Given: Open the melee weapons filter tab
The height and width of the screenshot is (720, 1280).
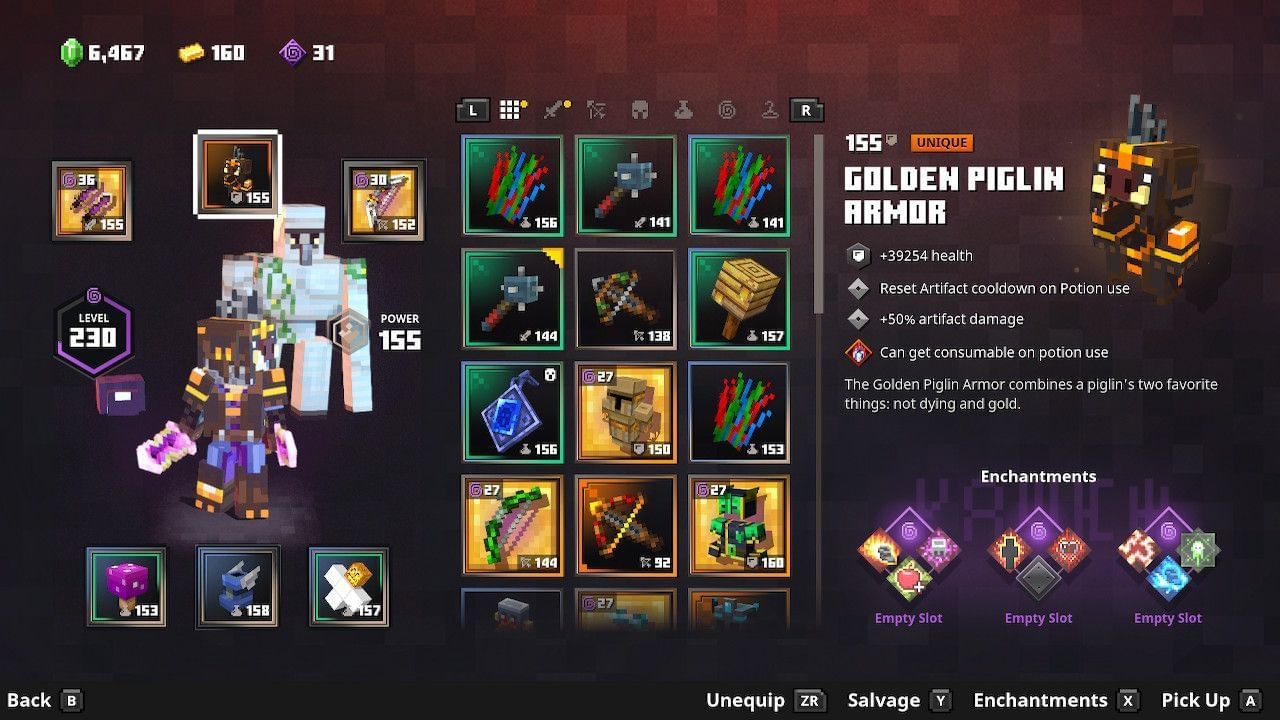Looking at the screenshot, I should point(553,110).
